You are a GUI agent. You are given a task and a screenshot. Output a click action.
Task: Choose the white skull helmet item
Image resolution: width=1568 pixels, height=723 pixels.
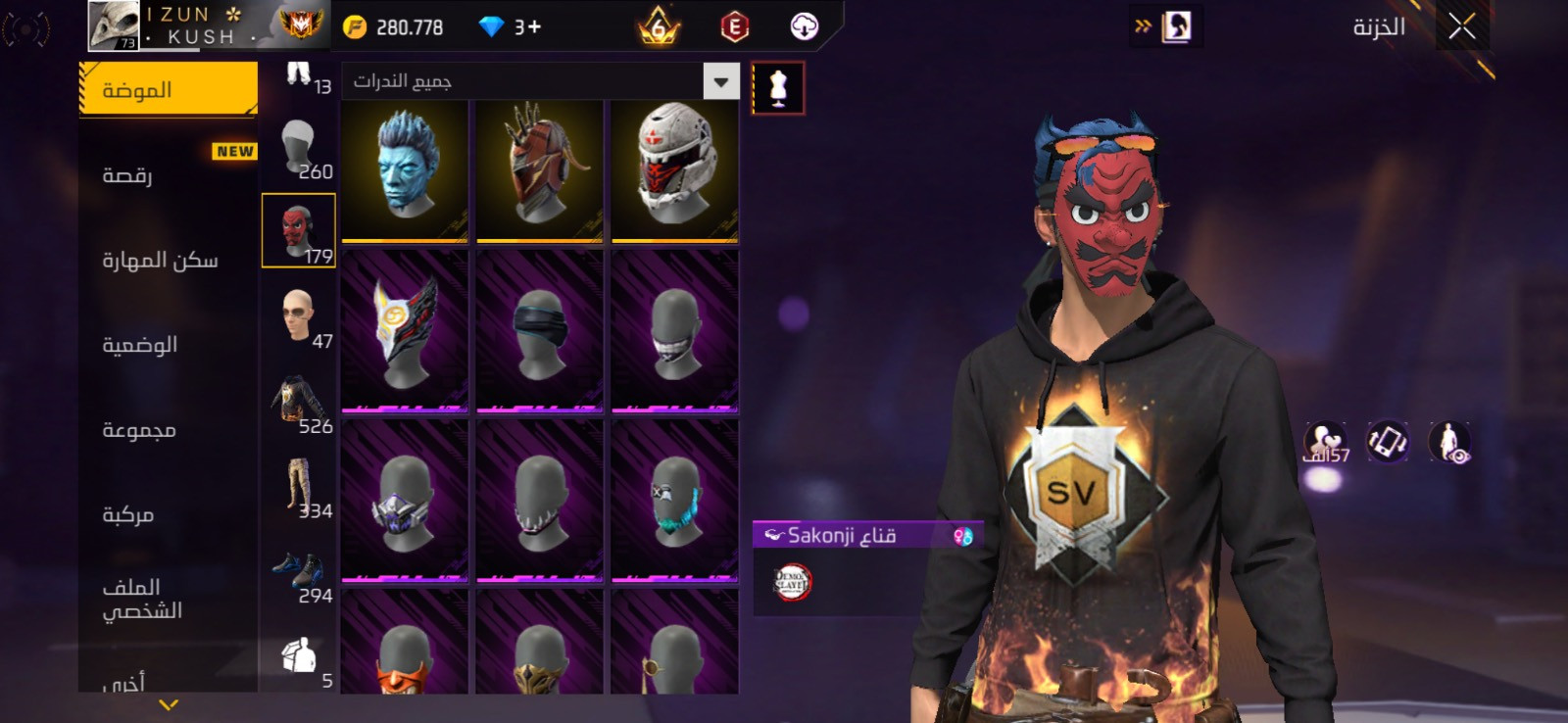pyautogui.click(x=674, y=169)
